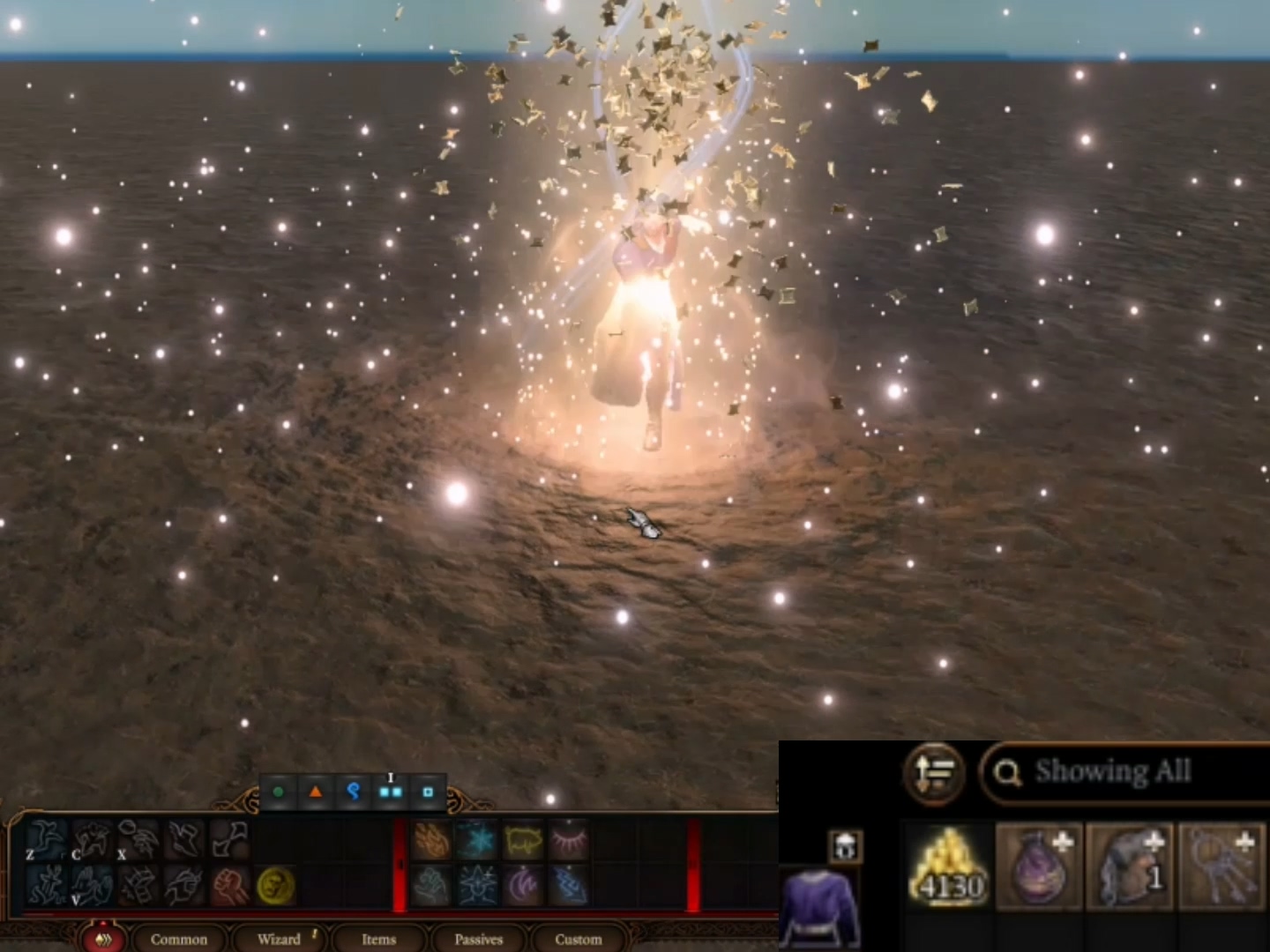
Task: Click the yellow pig spell icon
Action: coord(522,841)
